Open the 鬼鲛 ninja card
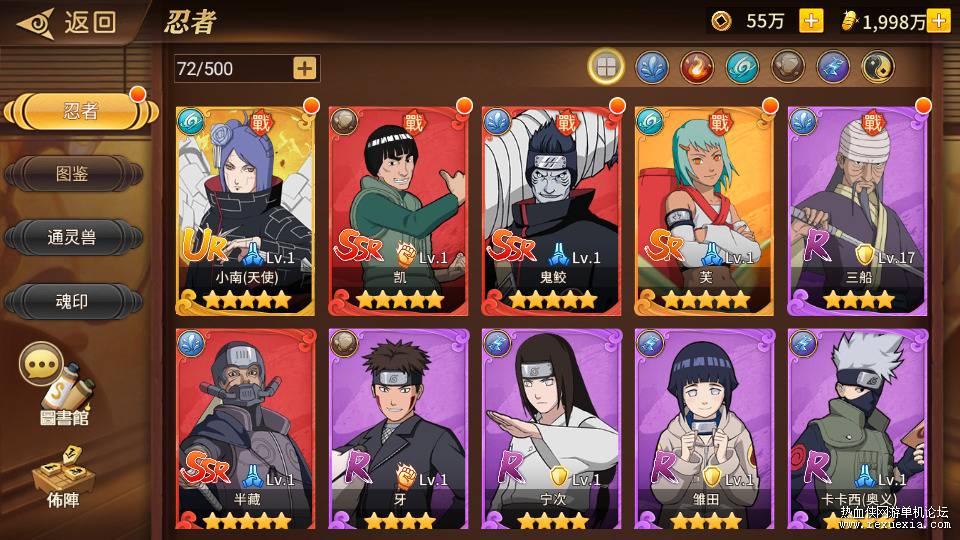This screenshot has height=540, width=960. pos(551,210)
